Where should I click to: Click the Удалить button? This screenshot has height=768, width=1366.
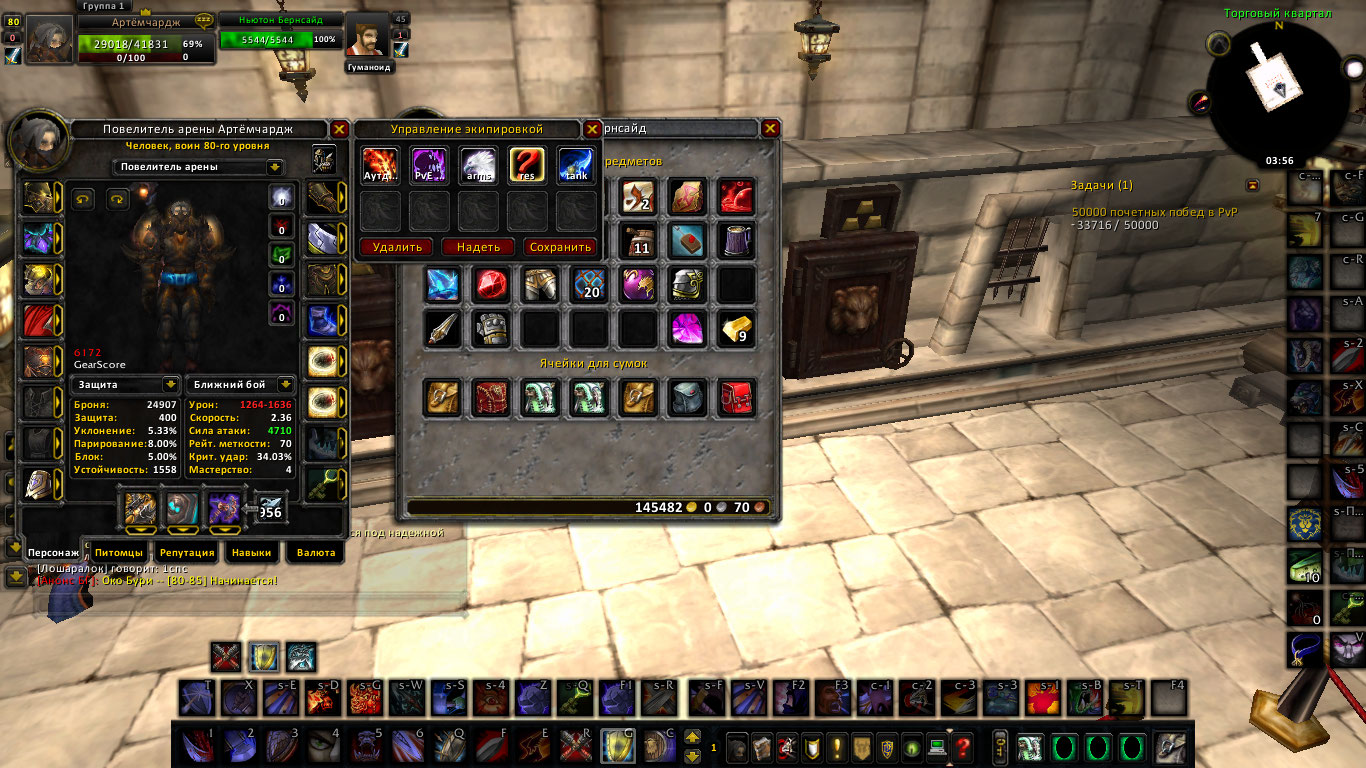point(397,247)
